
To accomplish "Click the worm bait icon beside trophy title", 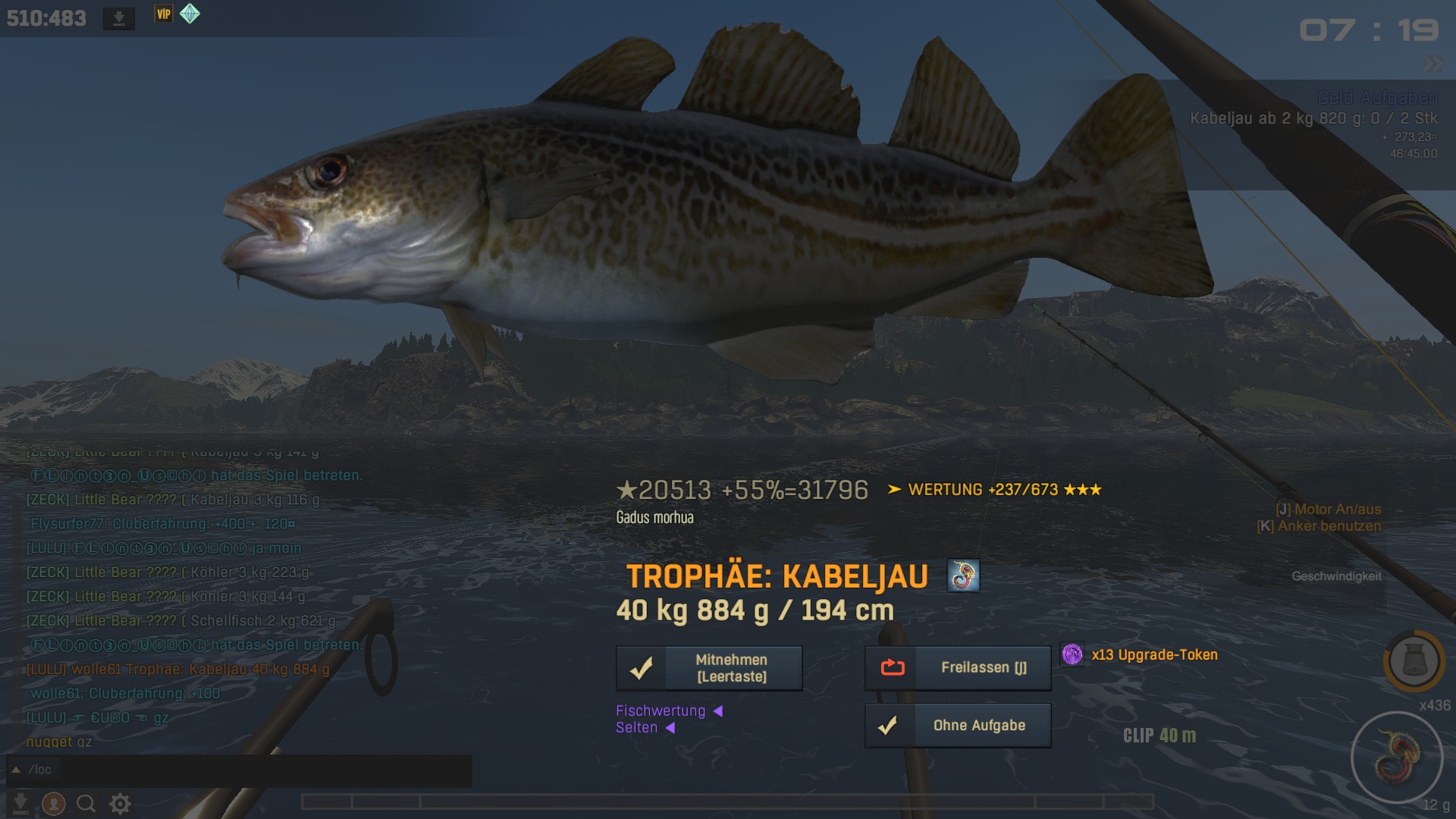I will tap(963, 576).
